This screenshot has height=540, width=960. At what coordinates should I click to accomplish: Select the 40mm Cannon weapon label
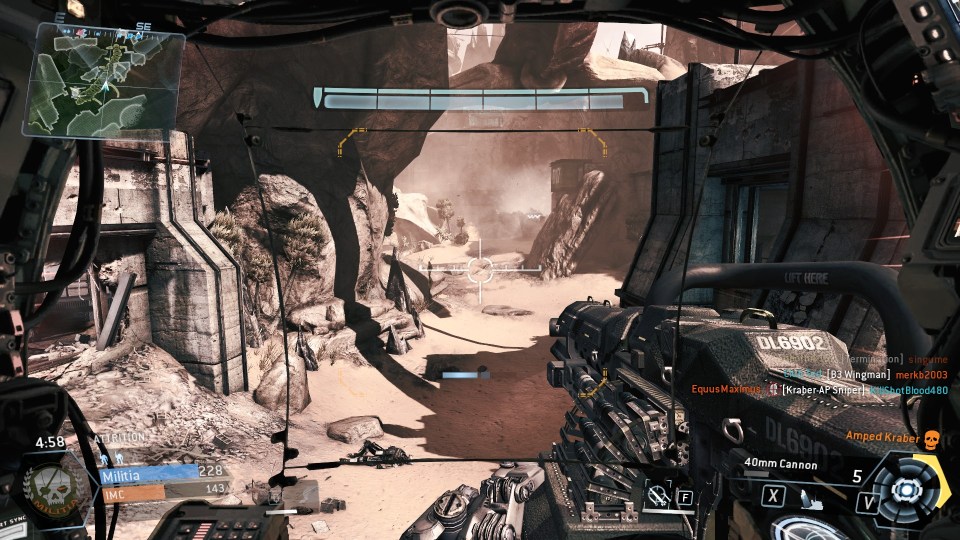[x=781, y=464]
